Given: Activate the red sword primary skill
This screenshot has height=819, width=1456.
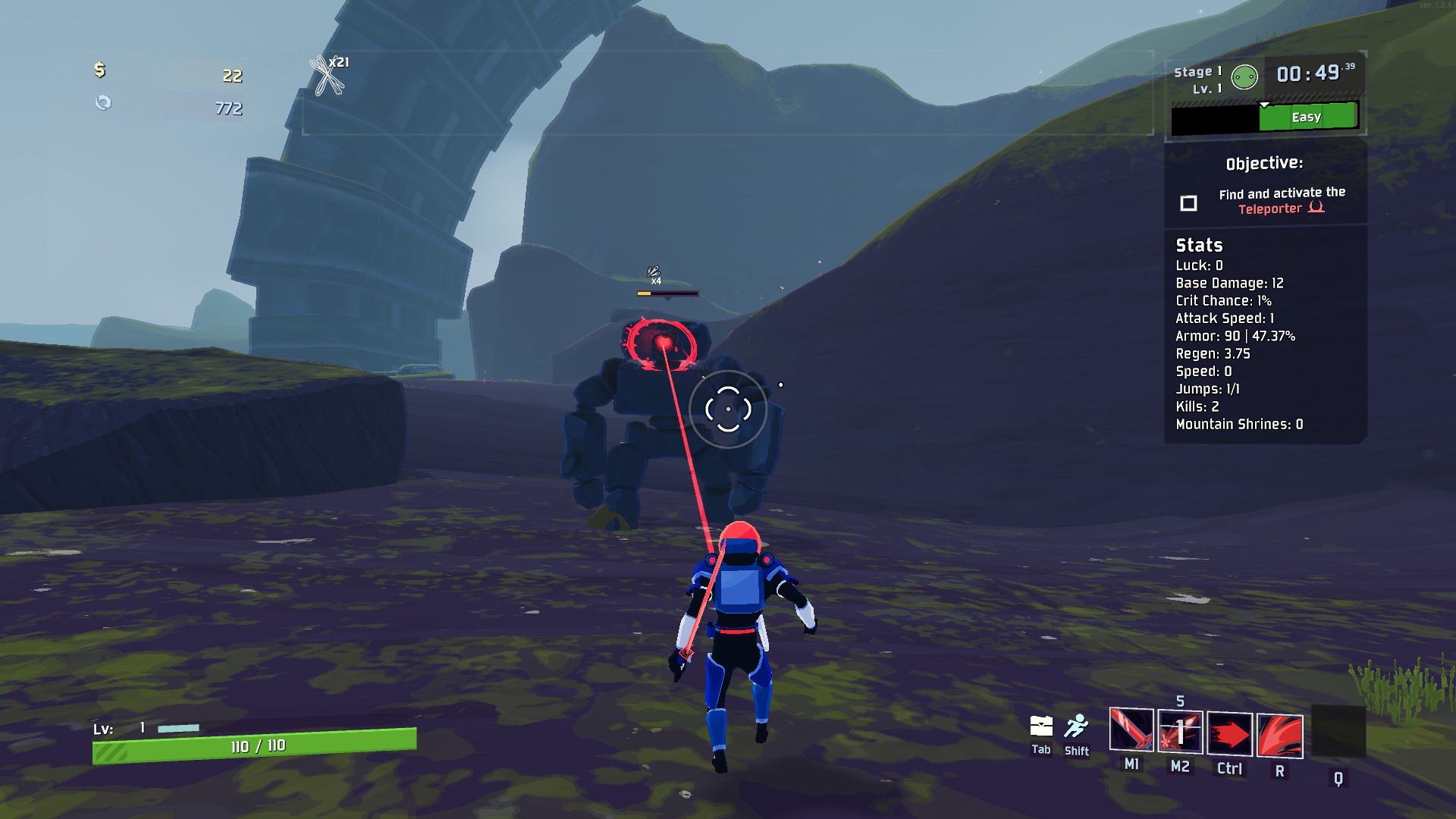Looking at the screenshot, I should (x=1131, y=731).
